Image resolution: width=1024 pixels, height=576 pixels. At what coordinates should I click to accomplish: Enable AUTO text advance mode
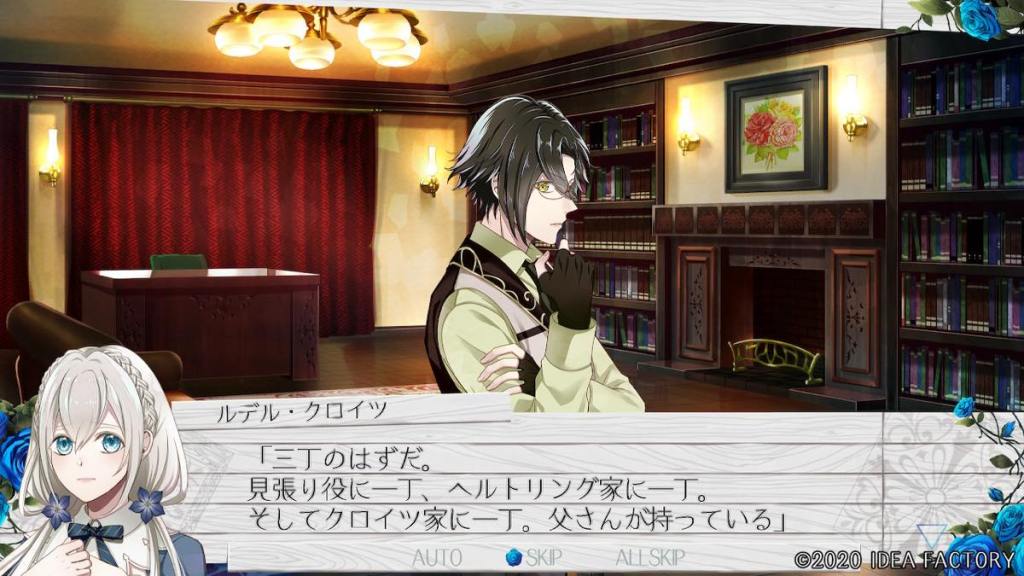[437, 557]
